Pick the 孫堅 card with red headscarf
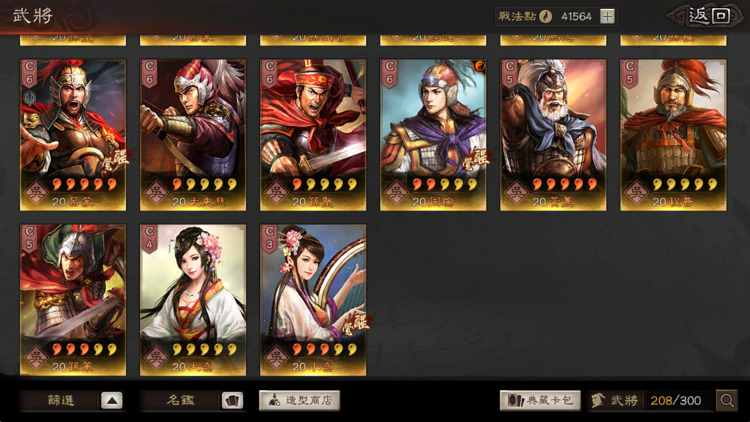Image resolution: width=750 pixels, height=422 pixels. [x=313, y=134]
